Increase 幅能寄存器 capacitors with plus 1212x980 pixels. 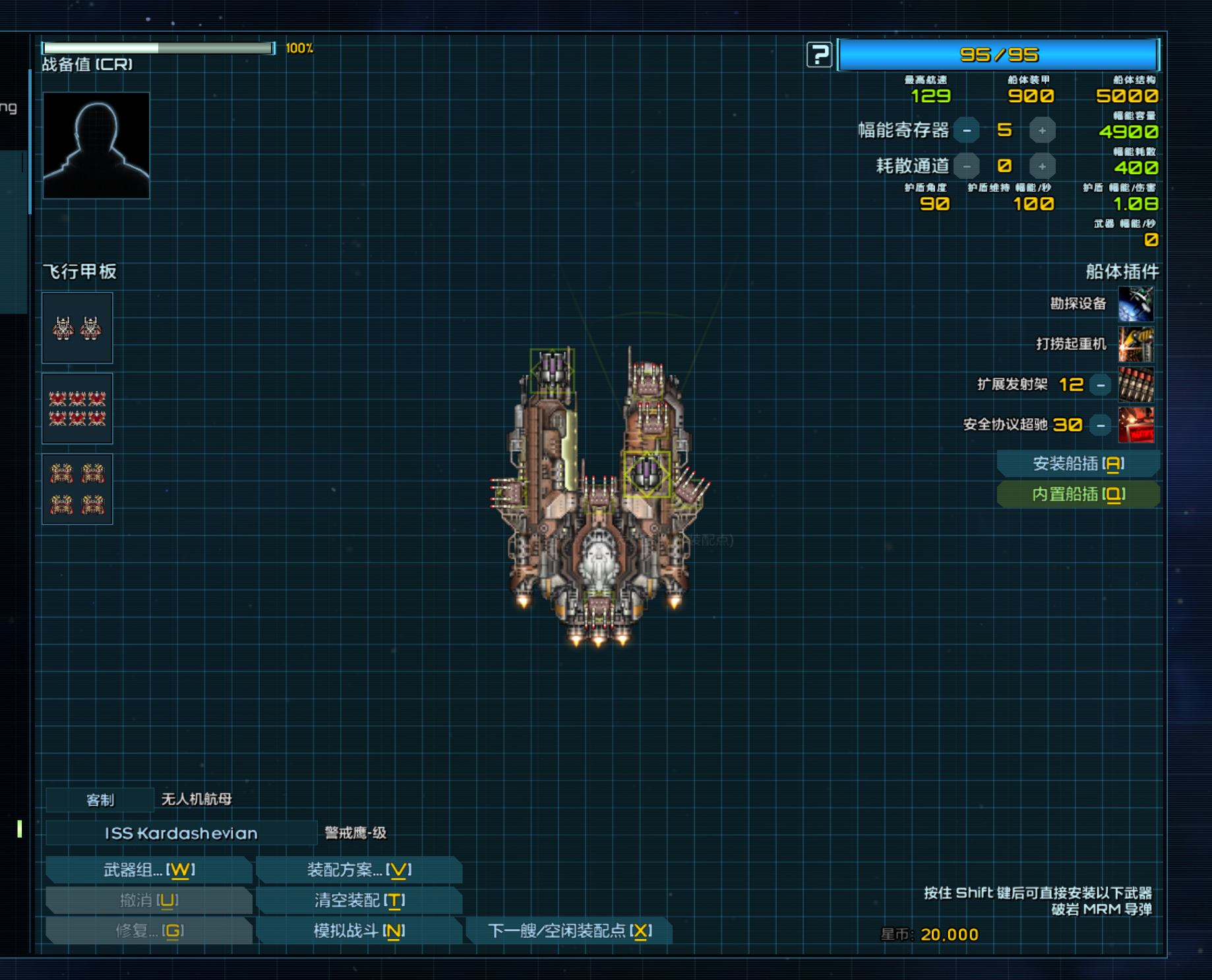click(1042, 131)
